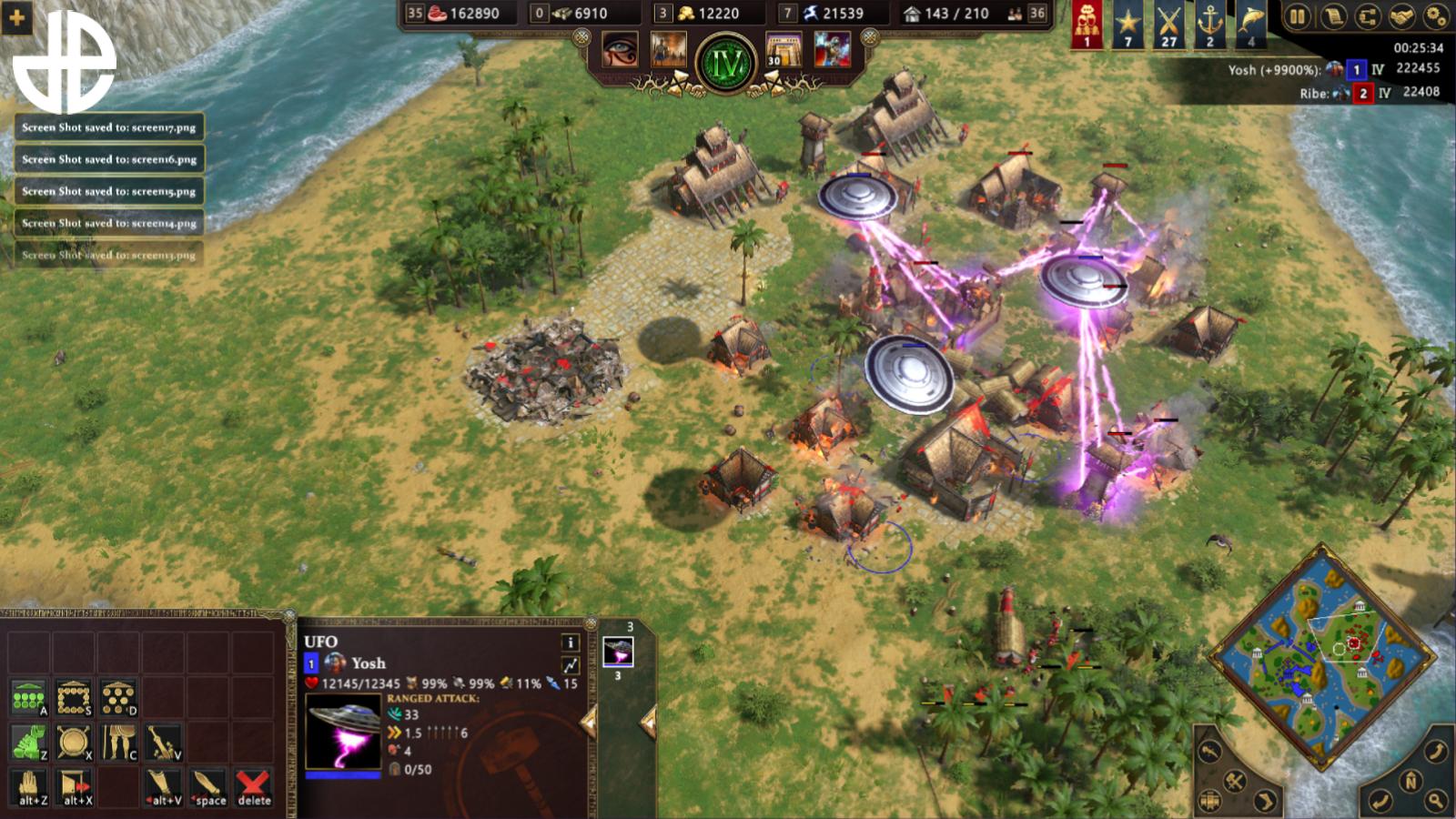Select the crossed swords military banner

coord(1168,24)
